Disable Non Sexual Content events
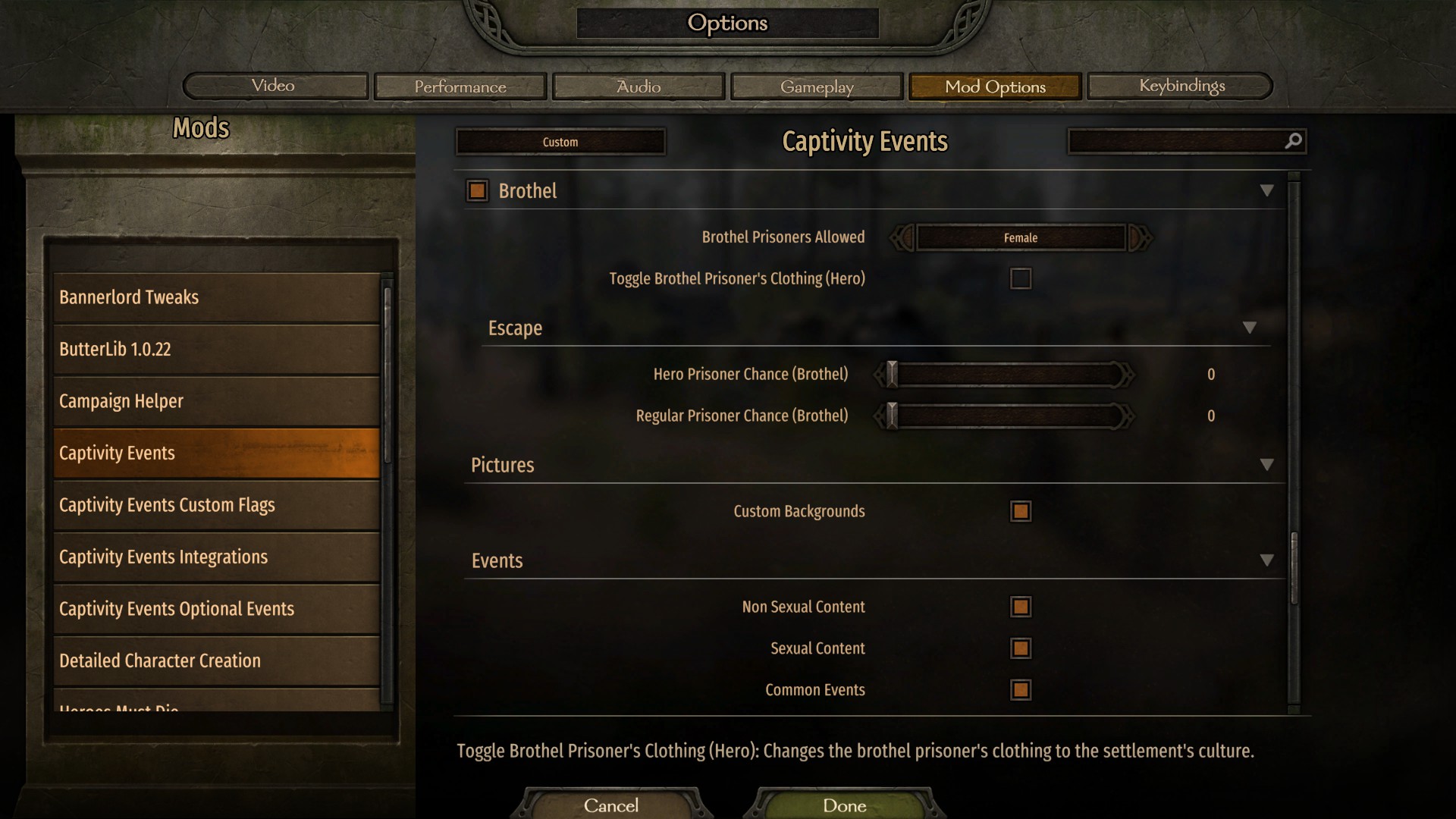1456x819 pixels. tap(1021, 607)
